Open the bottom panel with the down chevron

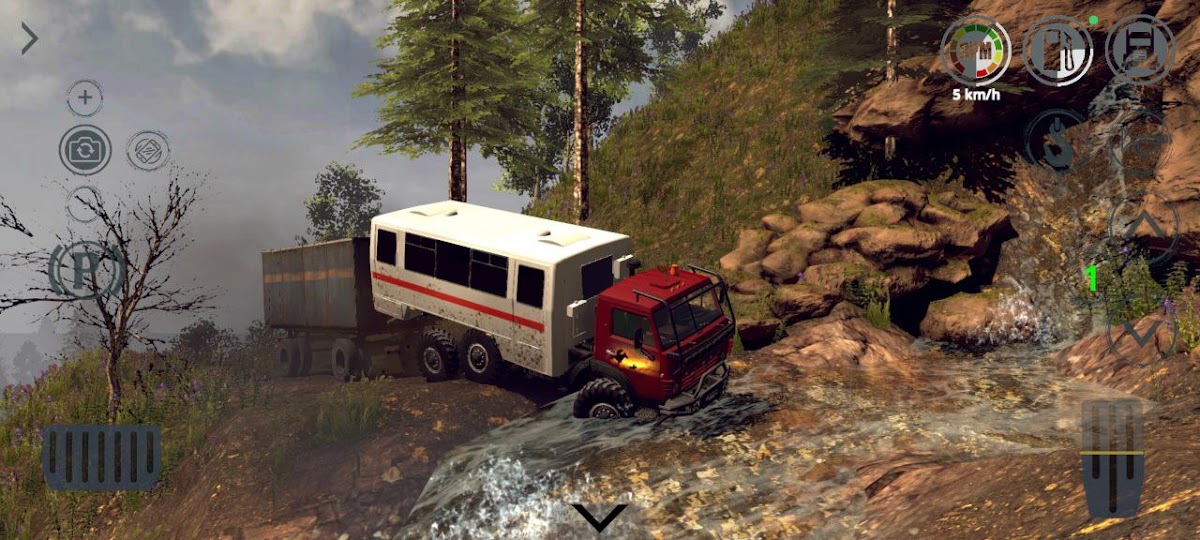coord(599,516)
